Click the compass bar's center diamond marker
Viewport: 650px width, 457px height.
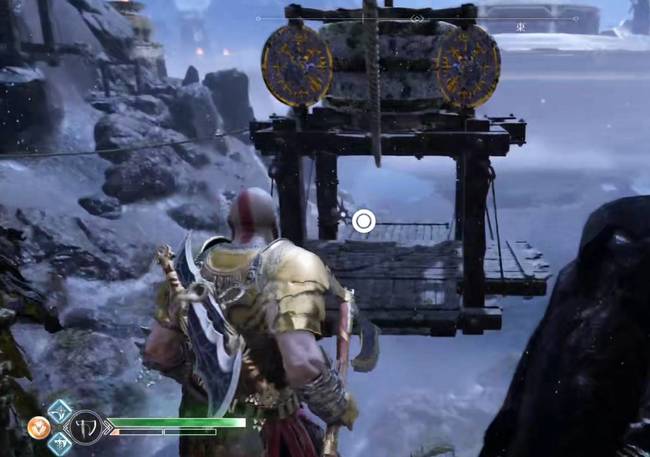pyautogui.click(x=417, y=19)
